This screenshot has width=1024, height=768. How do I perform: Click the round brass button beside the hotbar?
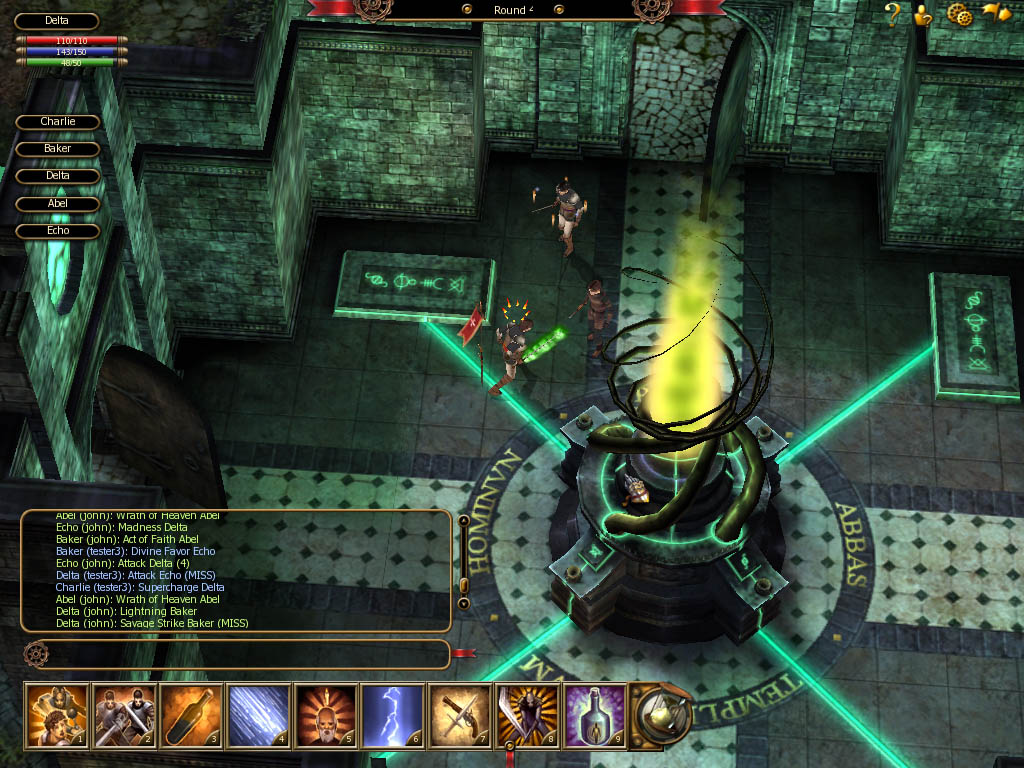[661, 714]
